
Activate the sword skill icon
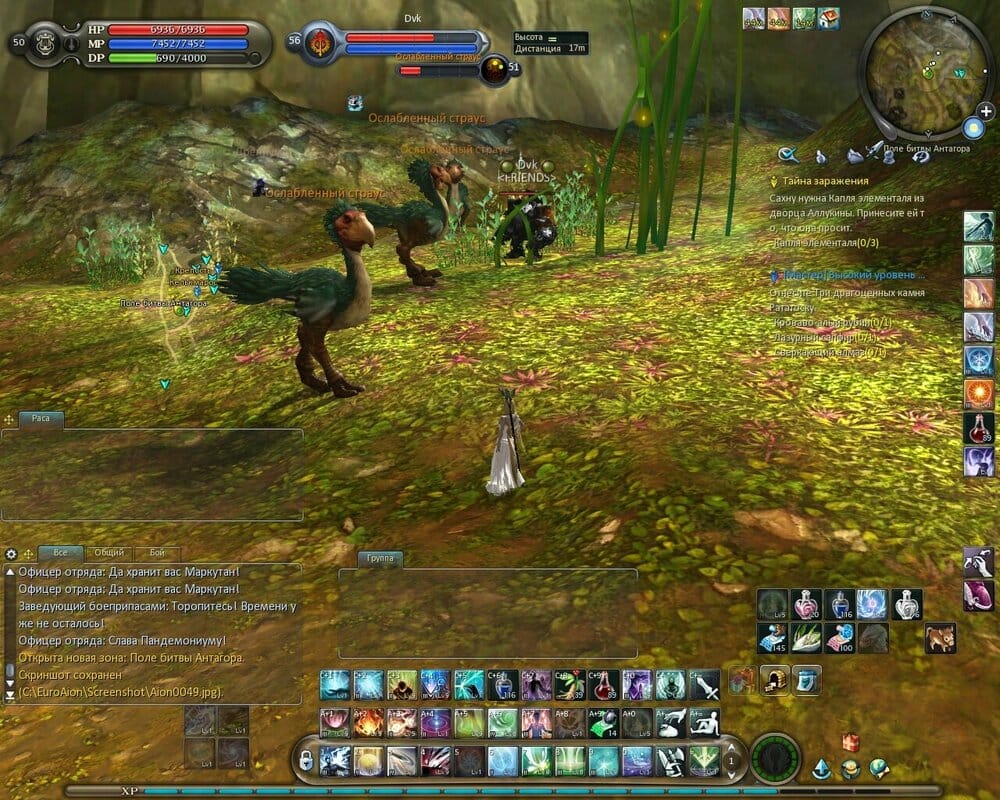pyautogui.click(x=704, y=685)
